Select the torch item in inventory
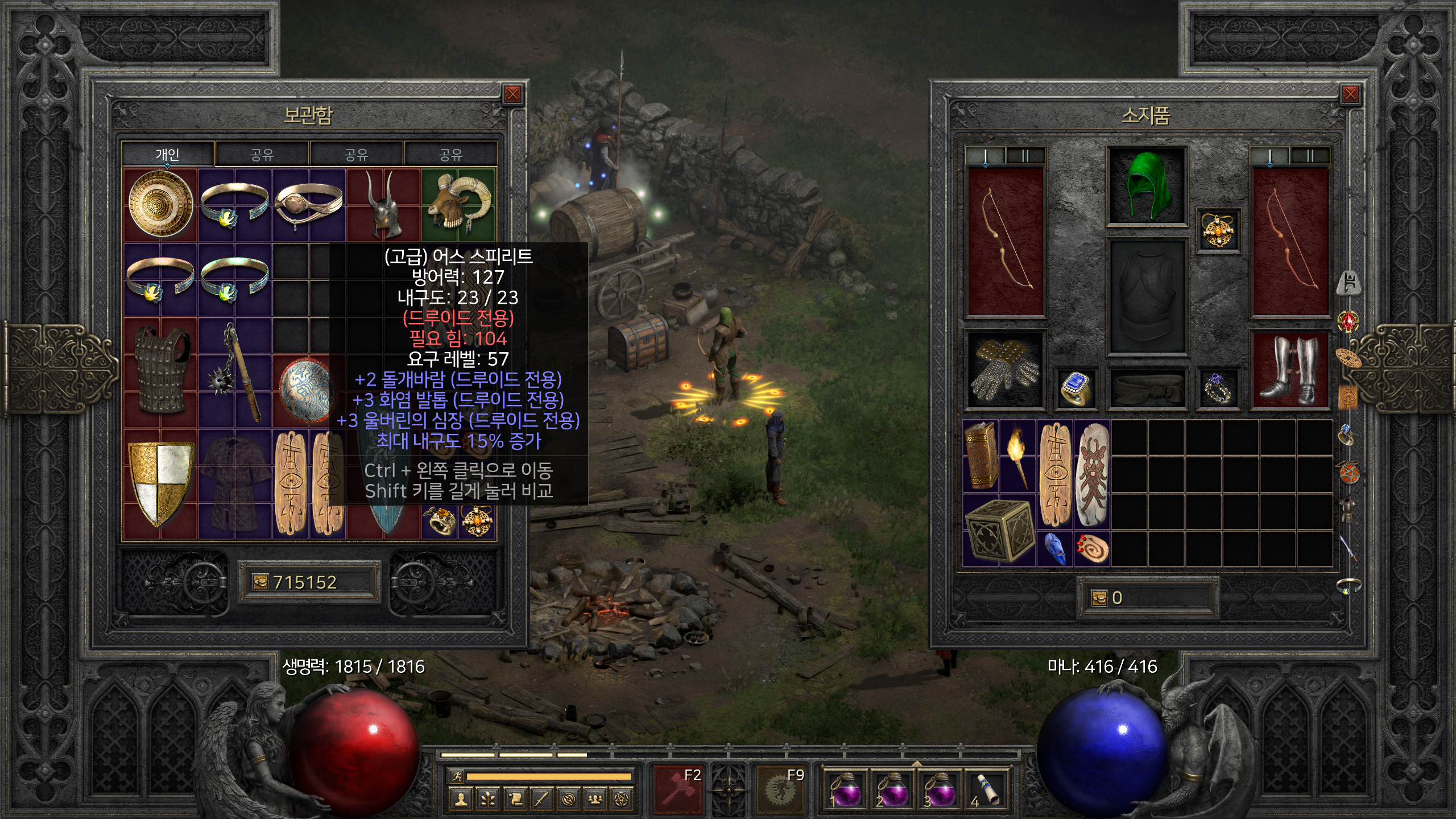Image resolution: width=1456 pixels, height=819 pixels. 1017,456
